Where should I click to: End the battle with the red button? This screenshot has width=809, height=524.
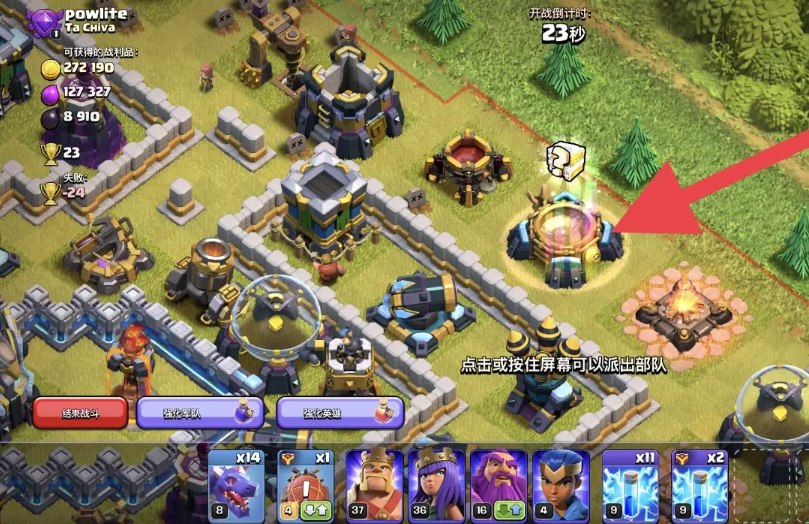(x=80, y=412)
